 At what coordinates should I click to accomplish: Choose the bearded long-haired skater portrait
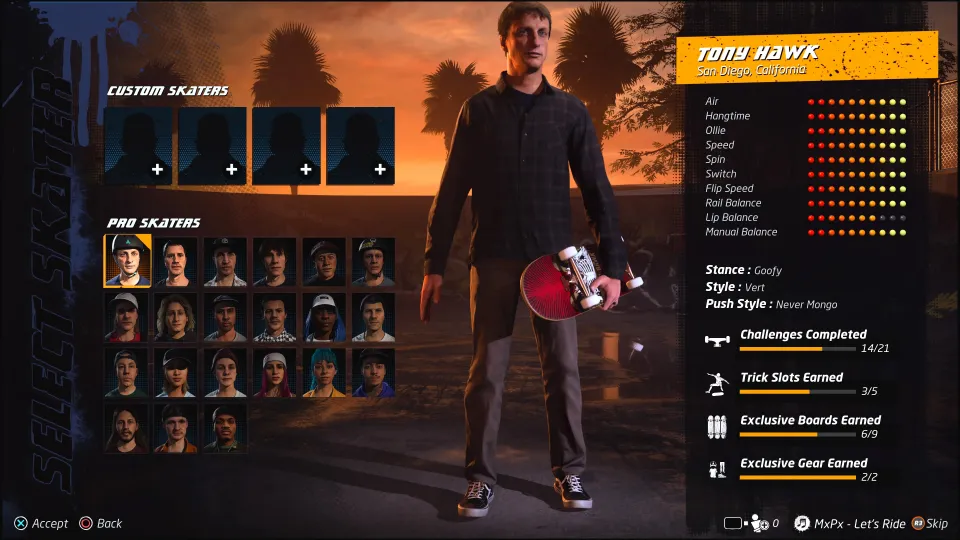[128, 427]
